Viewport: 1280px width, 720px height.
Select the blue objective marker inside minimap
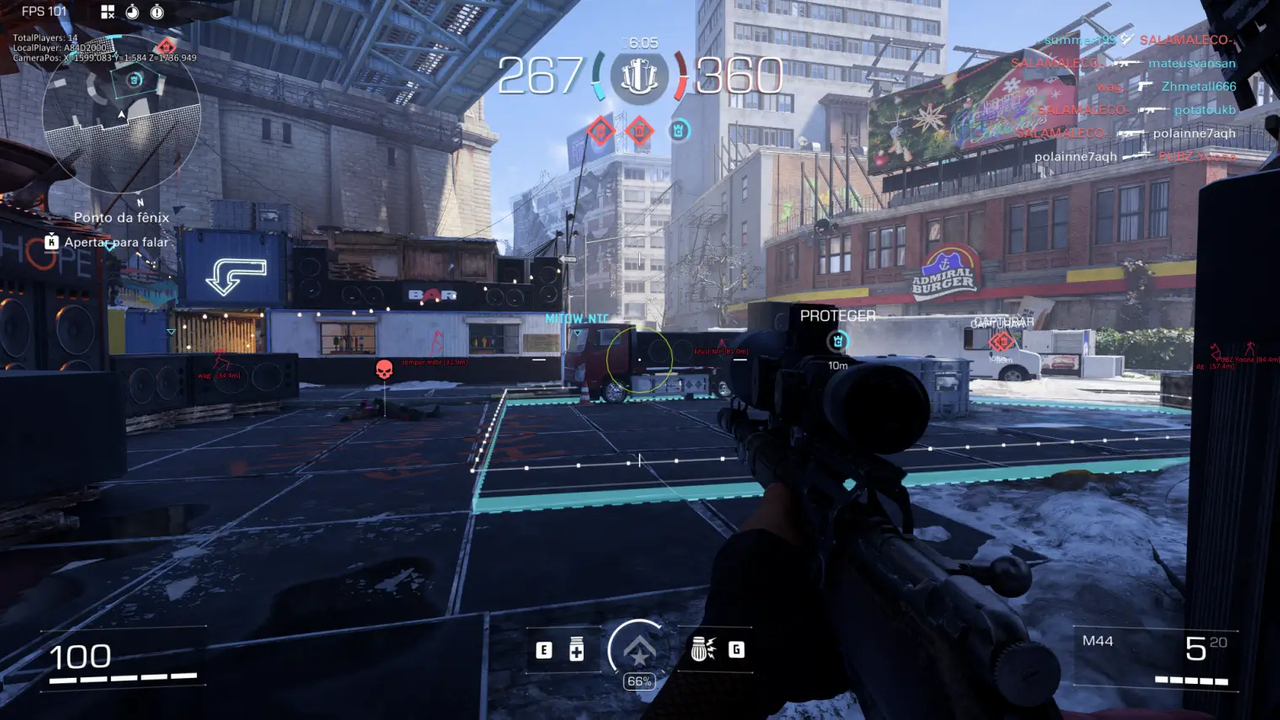(125, 86)
